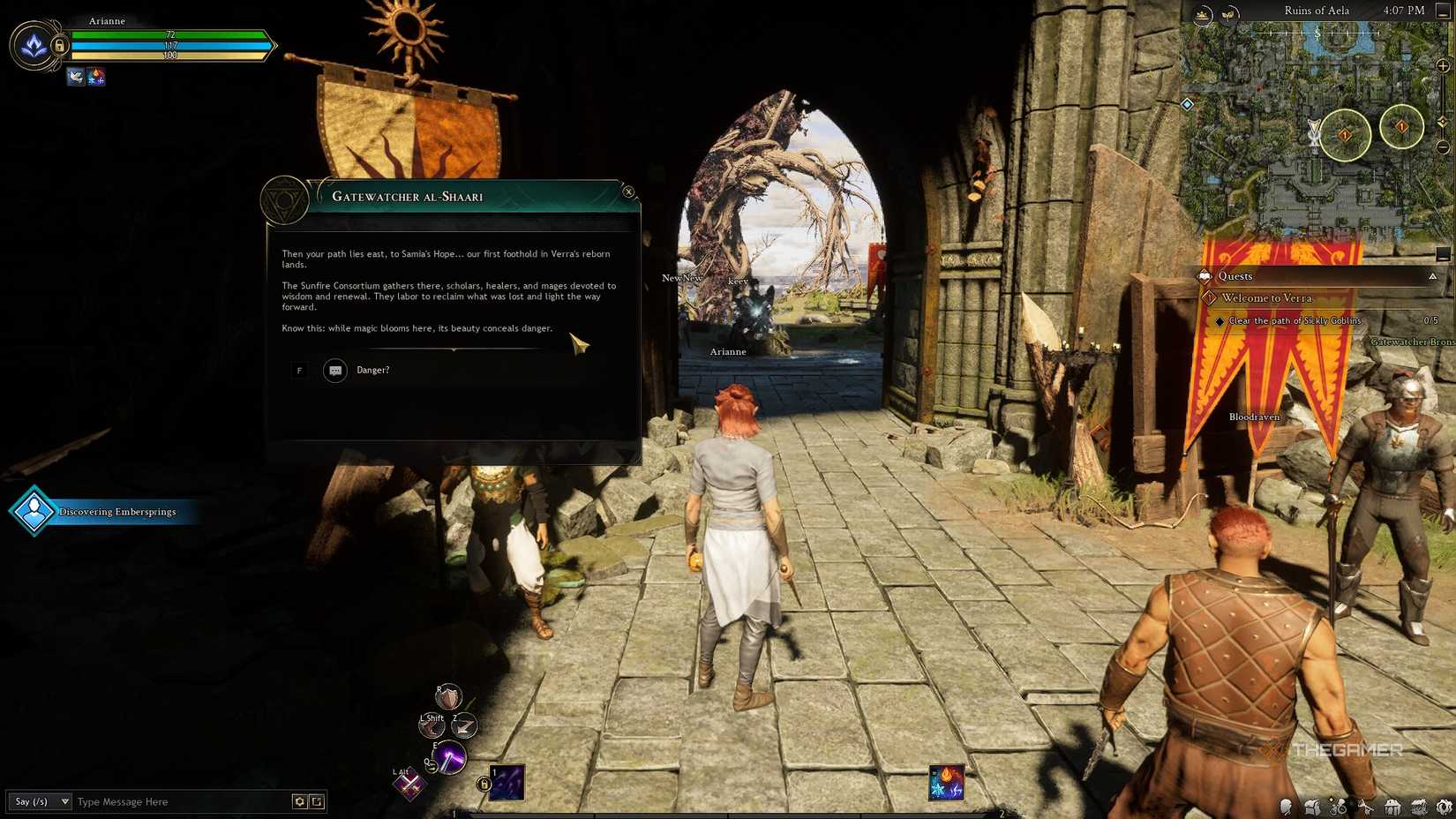Screen dimensions: 1456x819
Task: Click the crown icon above the minimap
Action: tap(1201, 14)
